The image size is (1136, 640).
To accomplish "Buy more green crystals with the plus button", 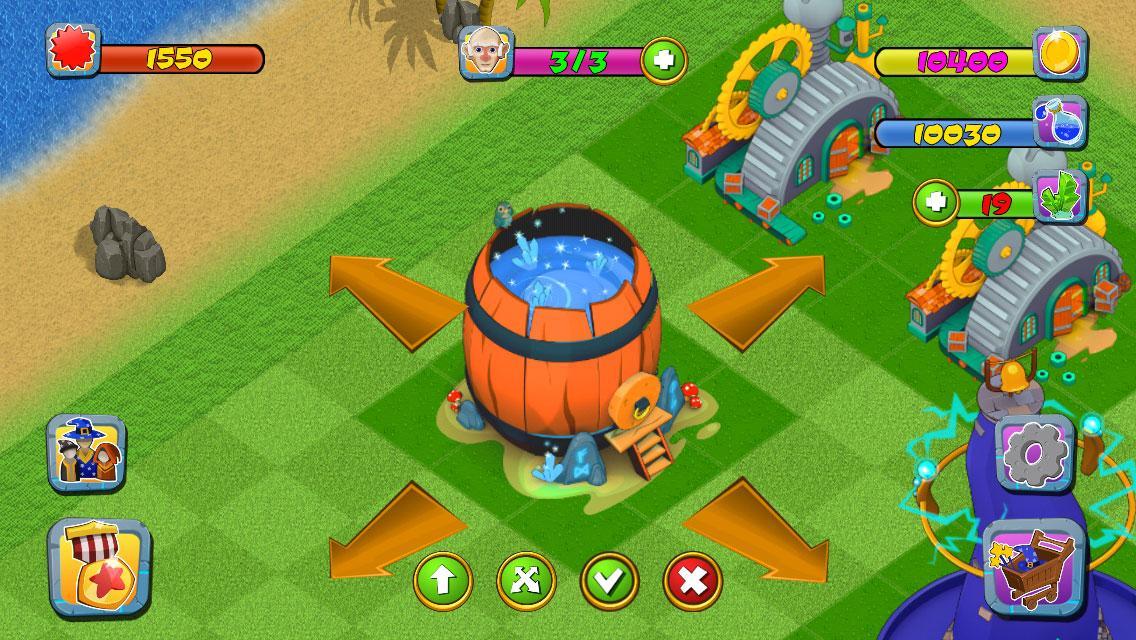I will point(936,203).
